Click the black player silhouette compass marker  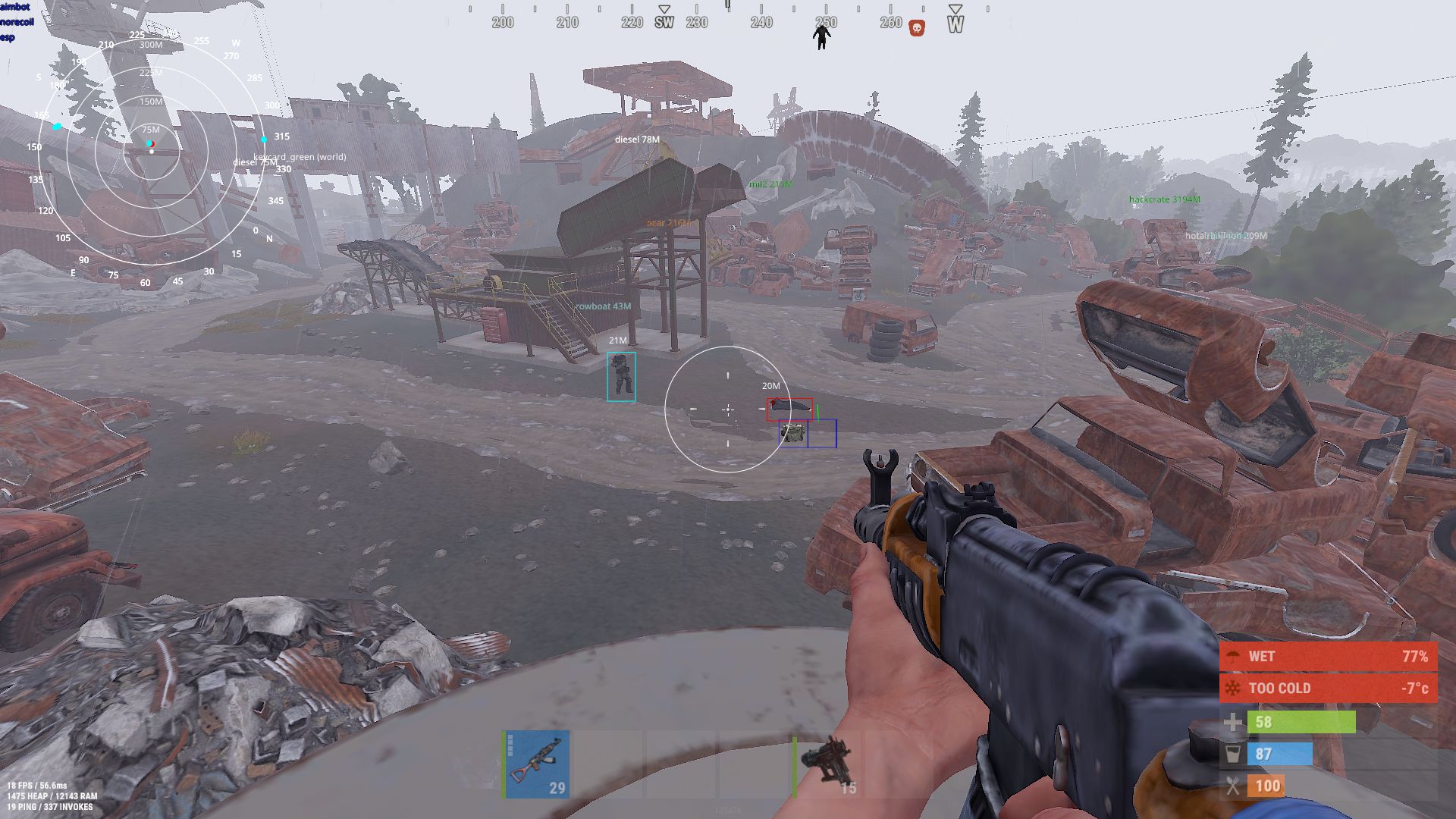pos(821,36)
